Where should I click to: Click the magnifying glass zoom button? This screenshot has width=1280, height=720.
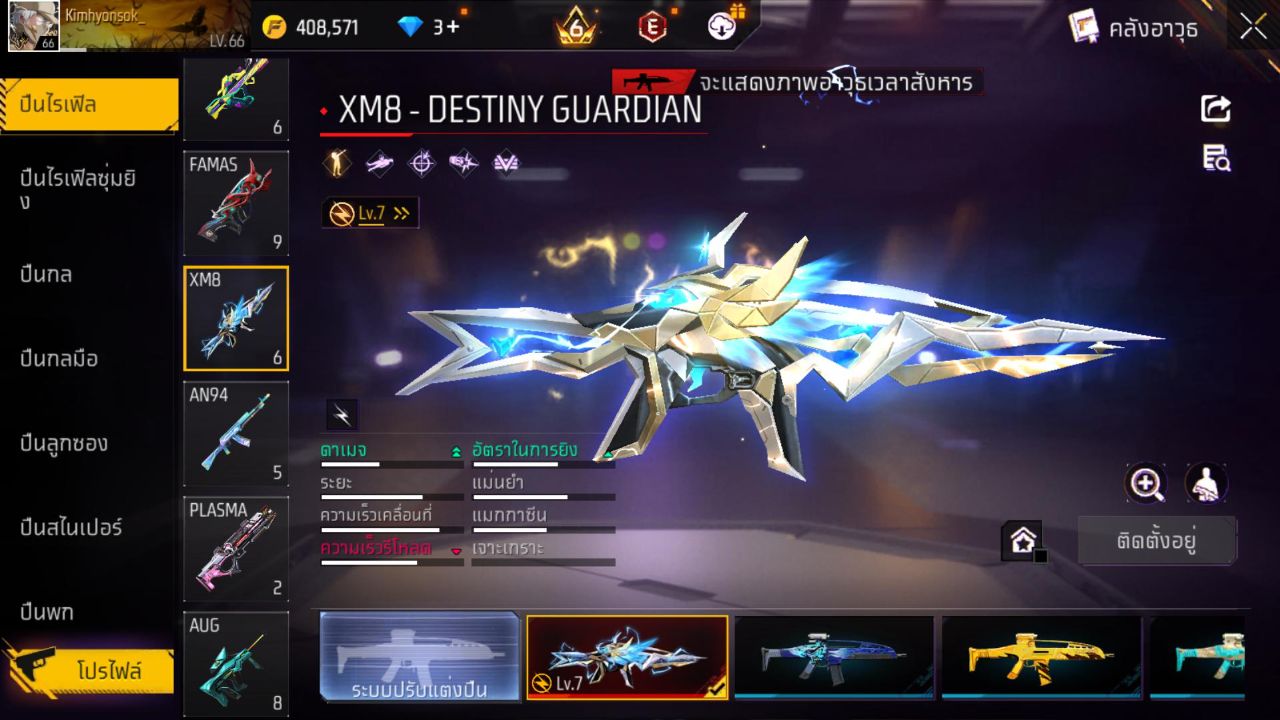tap(1145, 484)
